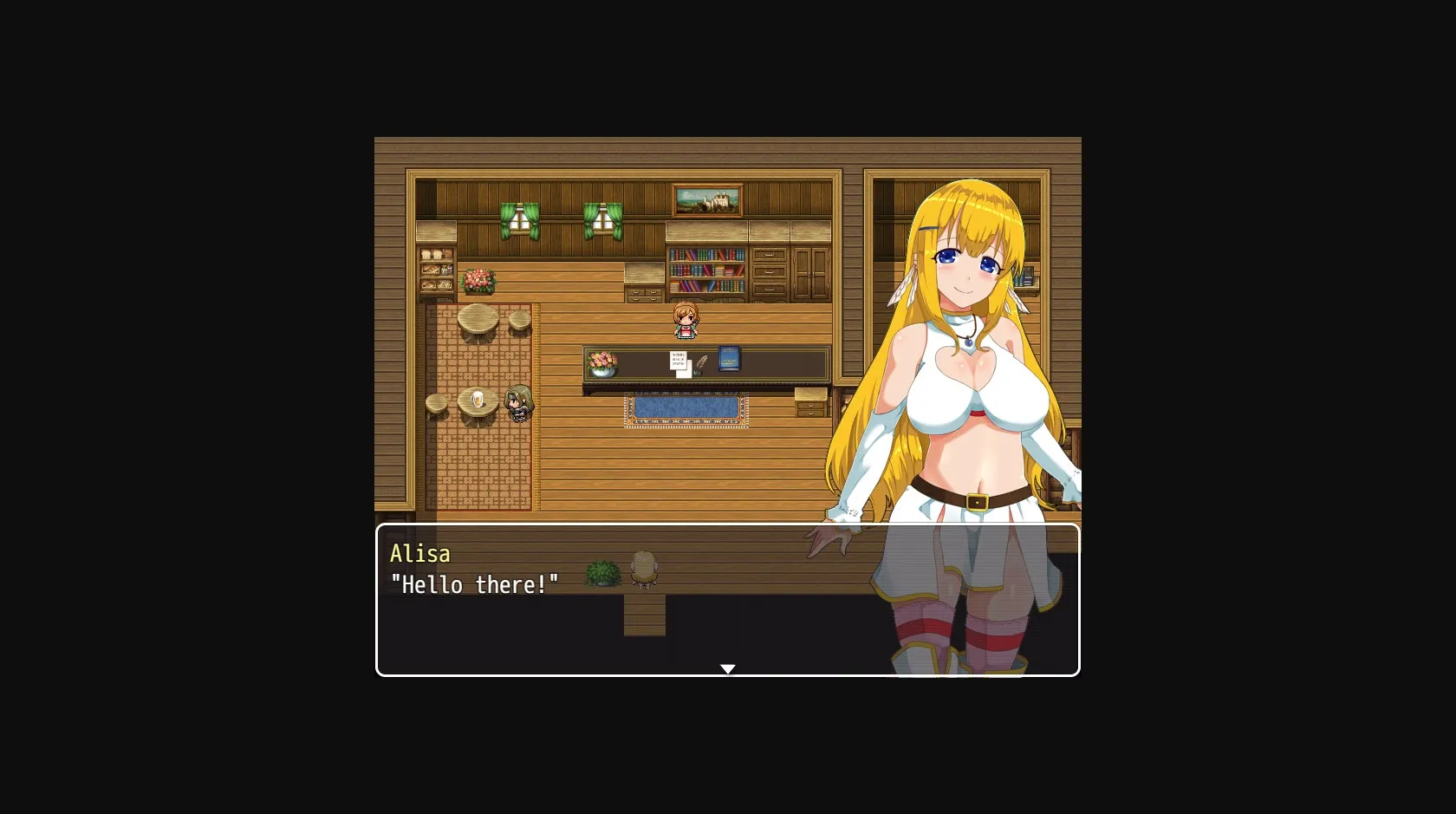Click the blue book on the counter
This screenshot has width=1456, height=814.
point(728,360)
